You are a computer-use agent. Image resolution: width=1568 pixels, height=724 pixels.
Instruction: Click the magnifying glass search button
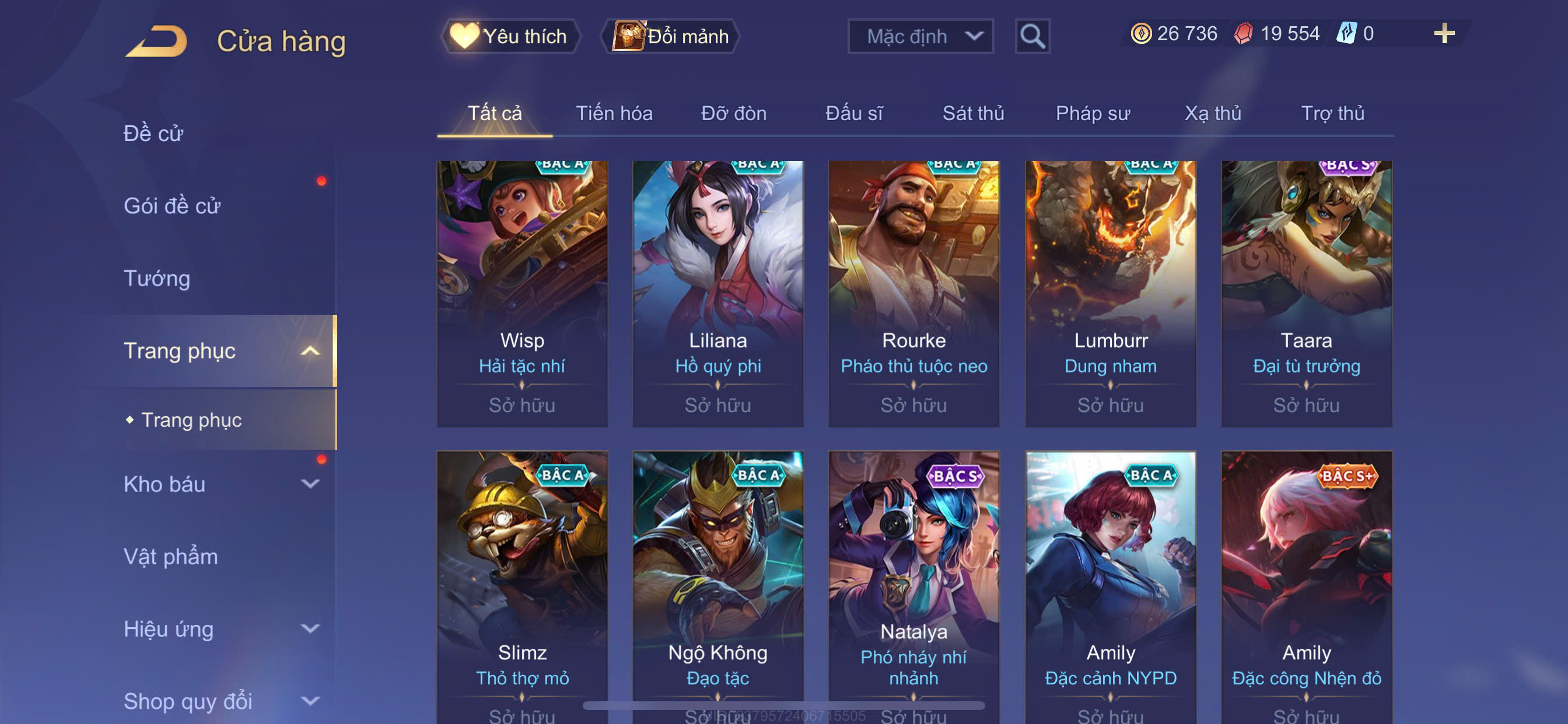pyautogui.click(x=1032, y=37)
